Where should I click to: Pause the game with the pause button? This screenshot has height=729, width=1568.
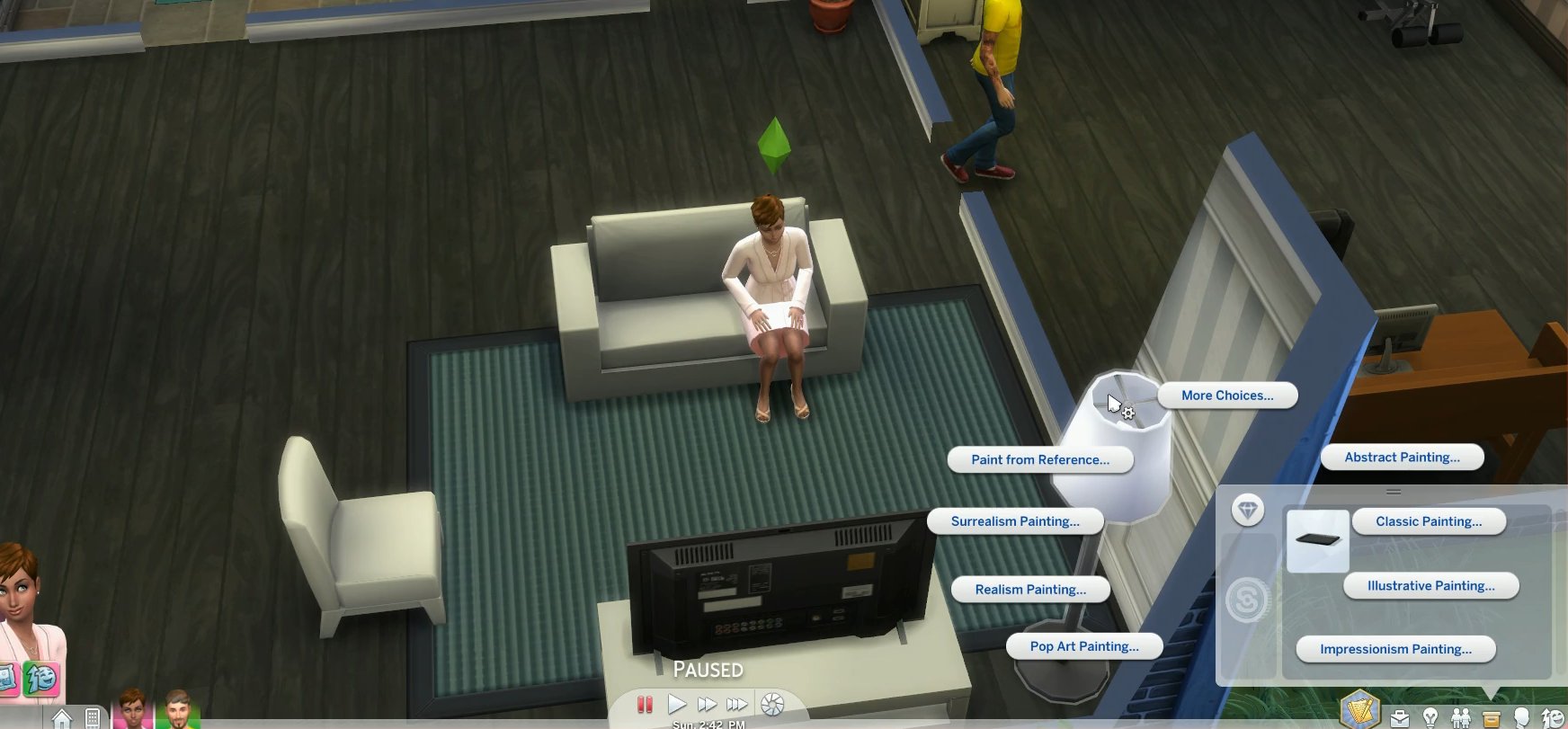(645, 705)
